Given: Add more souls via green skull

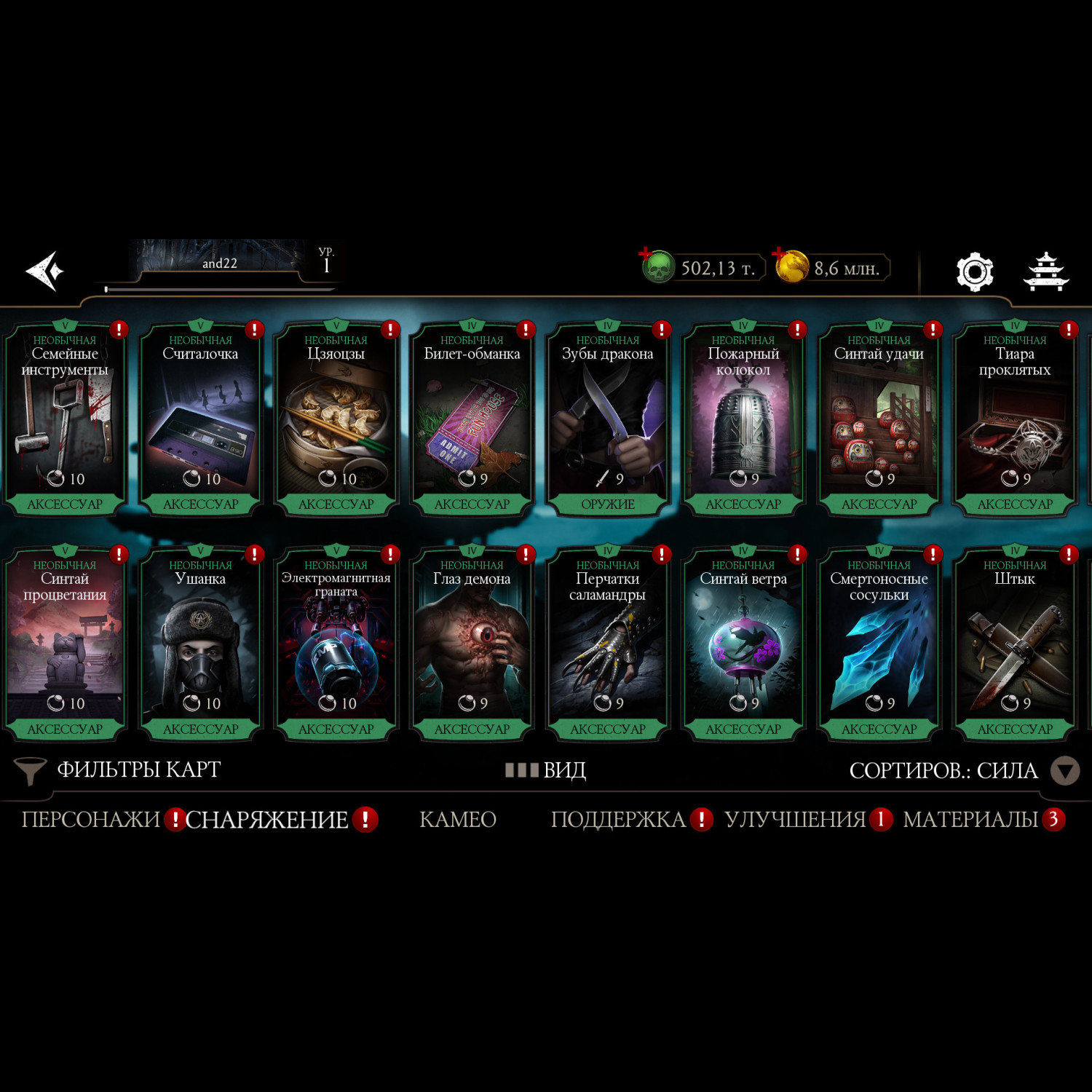Looking at the screenshot, I should pos(657,267).
